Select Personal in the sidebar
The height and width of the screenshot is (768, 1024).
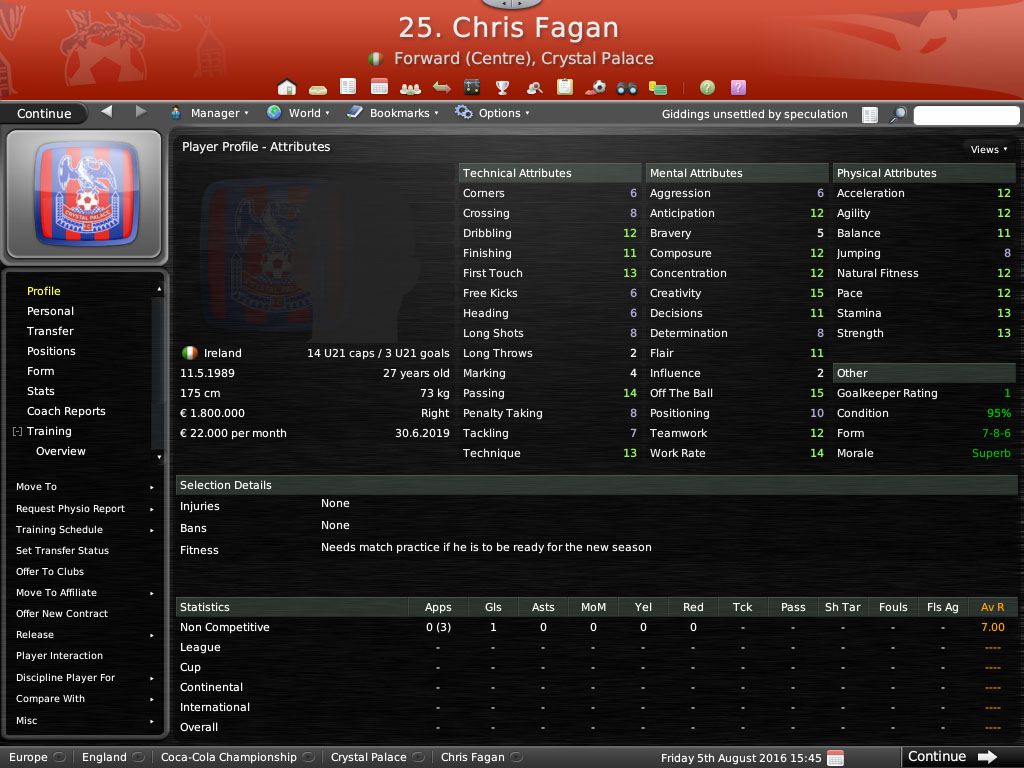50,311
